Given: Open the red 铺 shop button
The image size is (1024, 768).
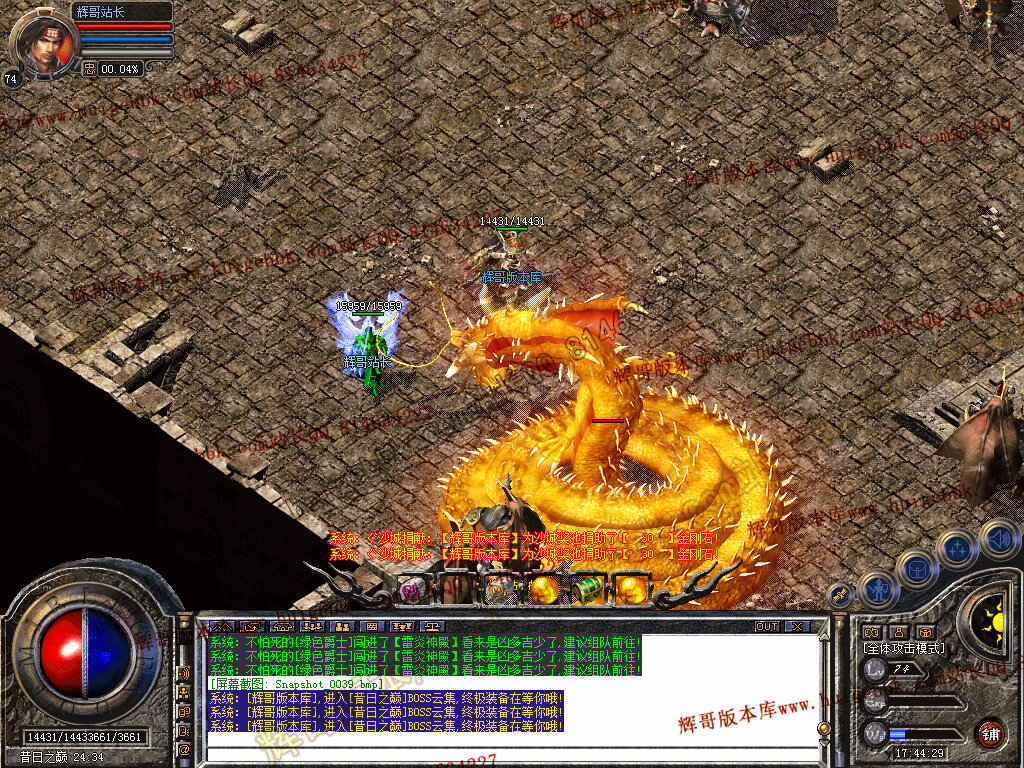Looking at the screenshot, I should pos(990,733).
